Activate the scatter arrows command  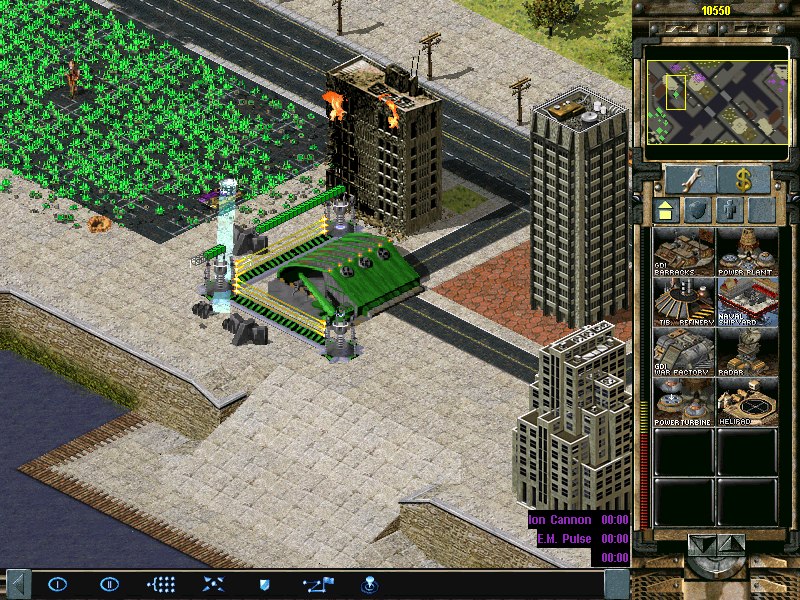tap(213, 583)
